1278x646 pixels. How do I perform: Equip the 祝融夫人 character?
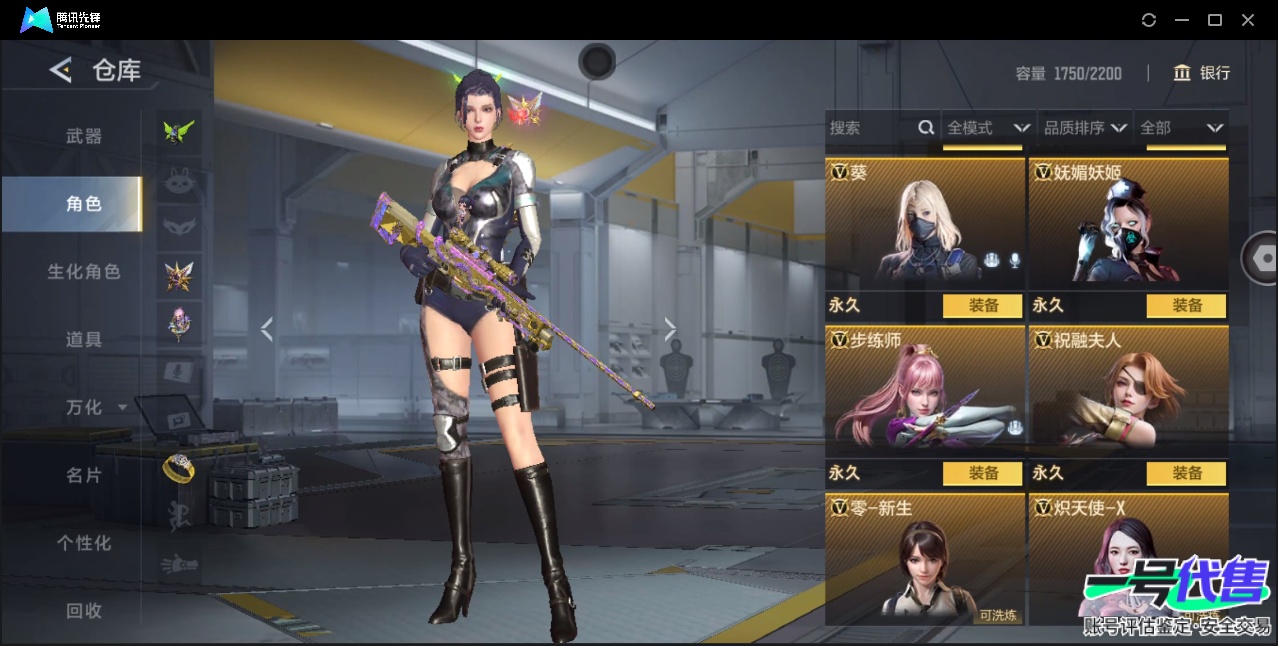(1186, 473)
